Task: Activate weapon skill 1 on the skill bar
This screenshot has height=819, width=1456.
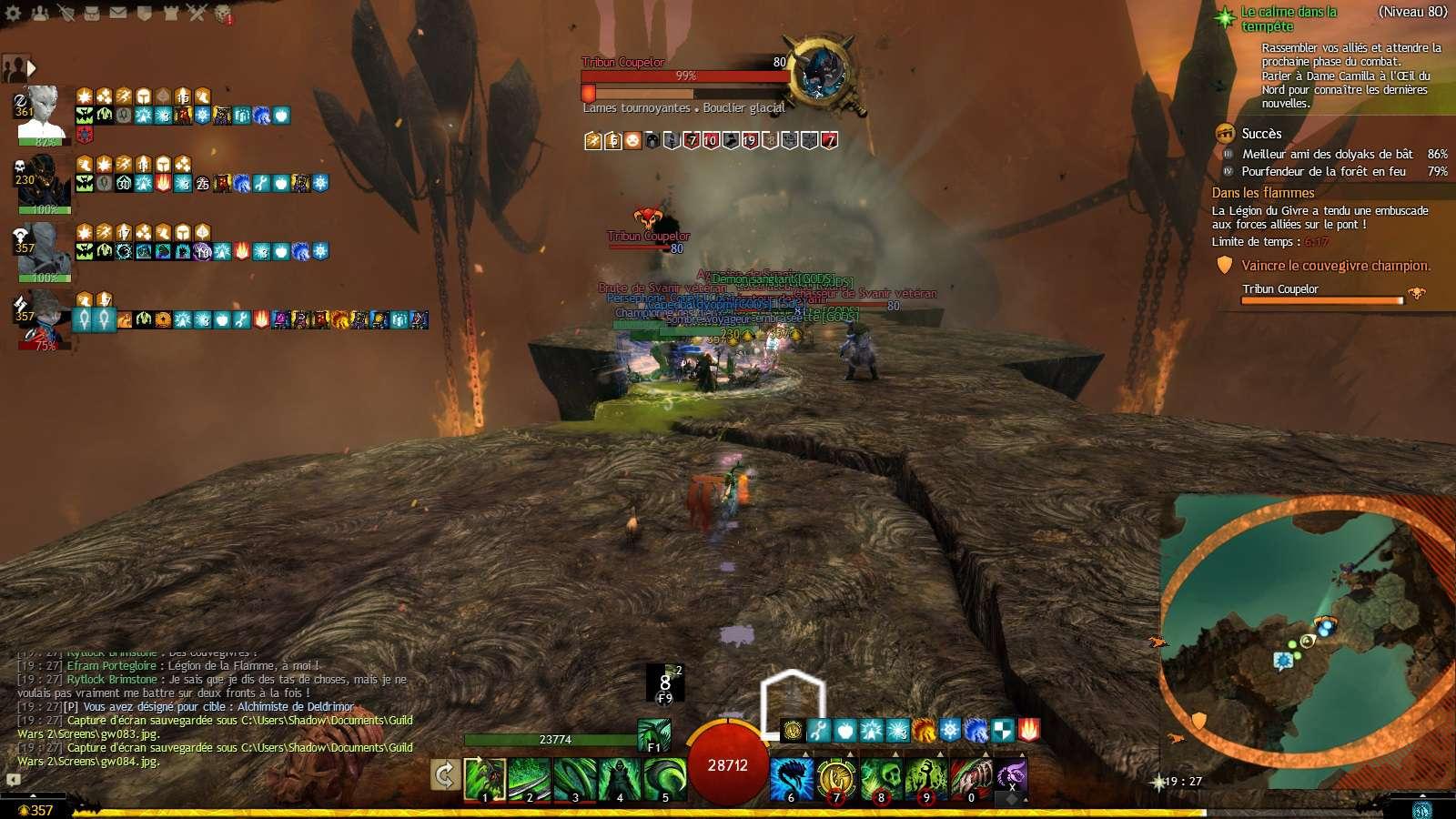Action: coord(484,779)
